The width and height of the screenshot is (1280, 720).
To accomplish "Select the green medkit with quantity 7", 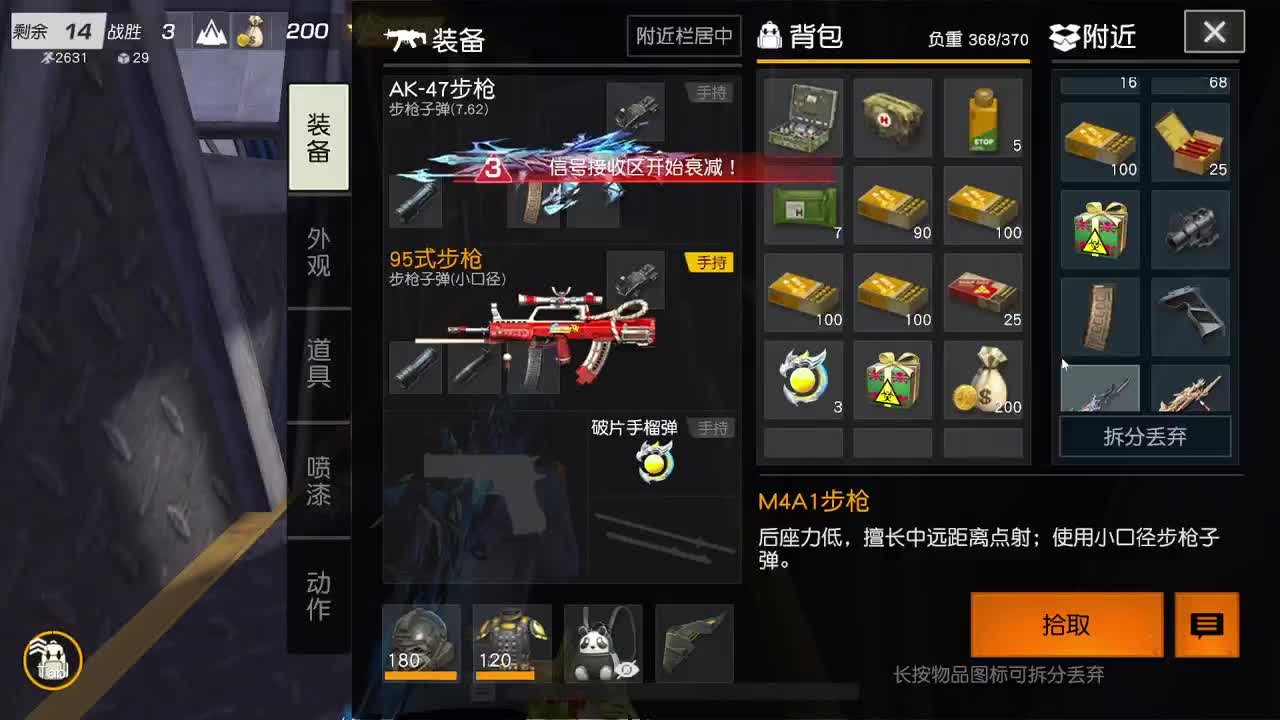I will click(x=804, y=205).
